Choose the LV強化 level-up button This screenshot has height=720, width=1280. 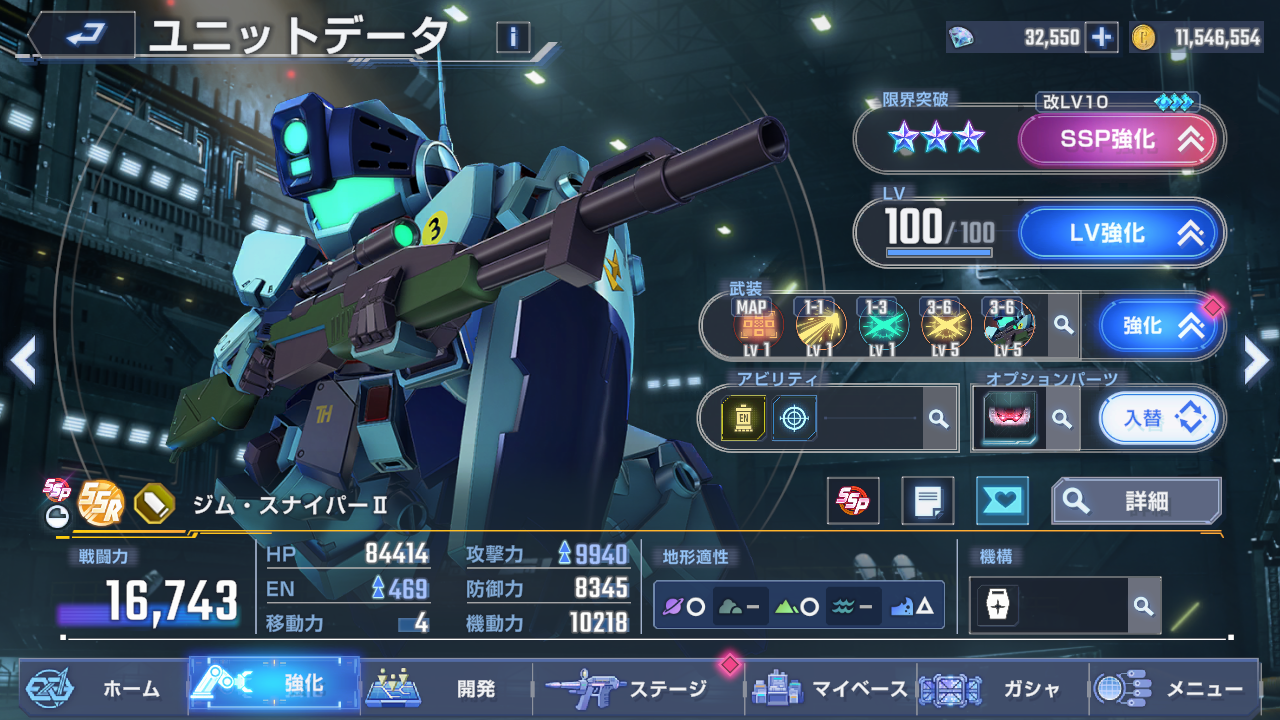tap(1120, 233)
